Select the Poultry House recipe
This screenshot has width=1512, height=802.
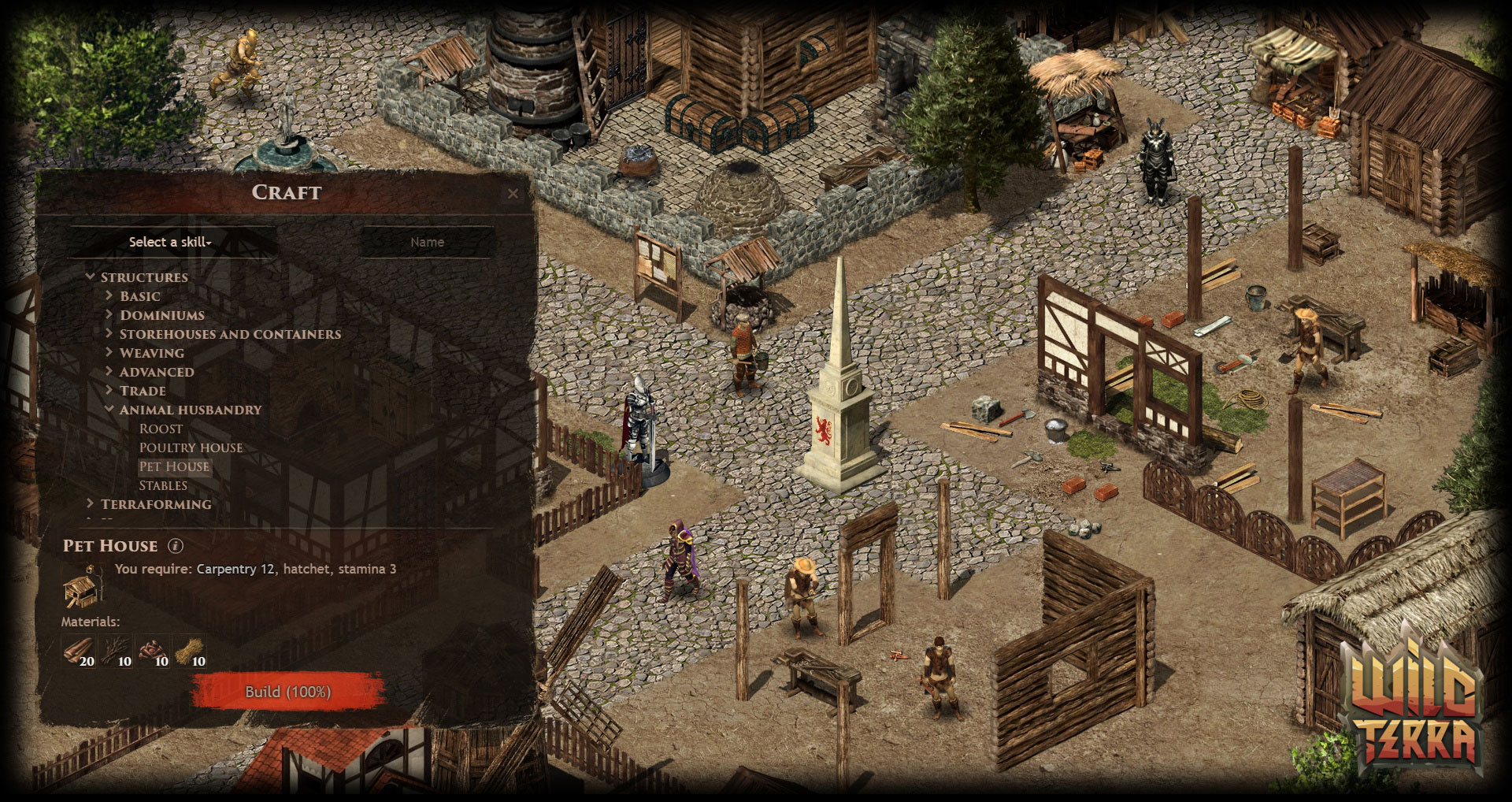point(191,447)
